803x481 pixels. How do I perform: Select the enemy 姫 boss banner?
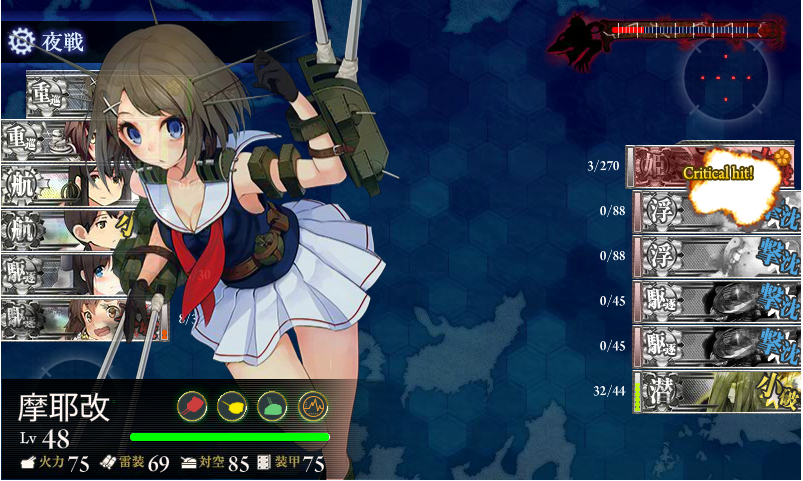tap(713, 167)
